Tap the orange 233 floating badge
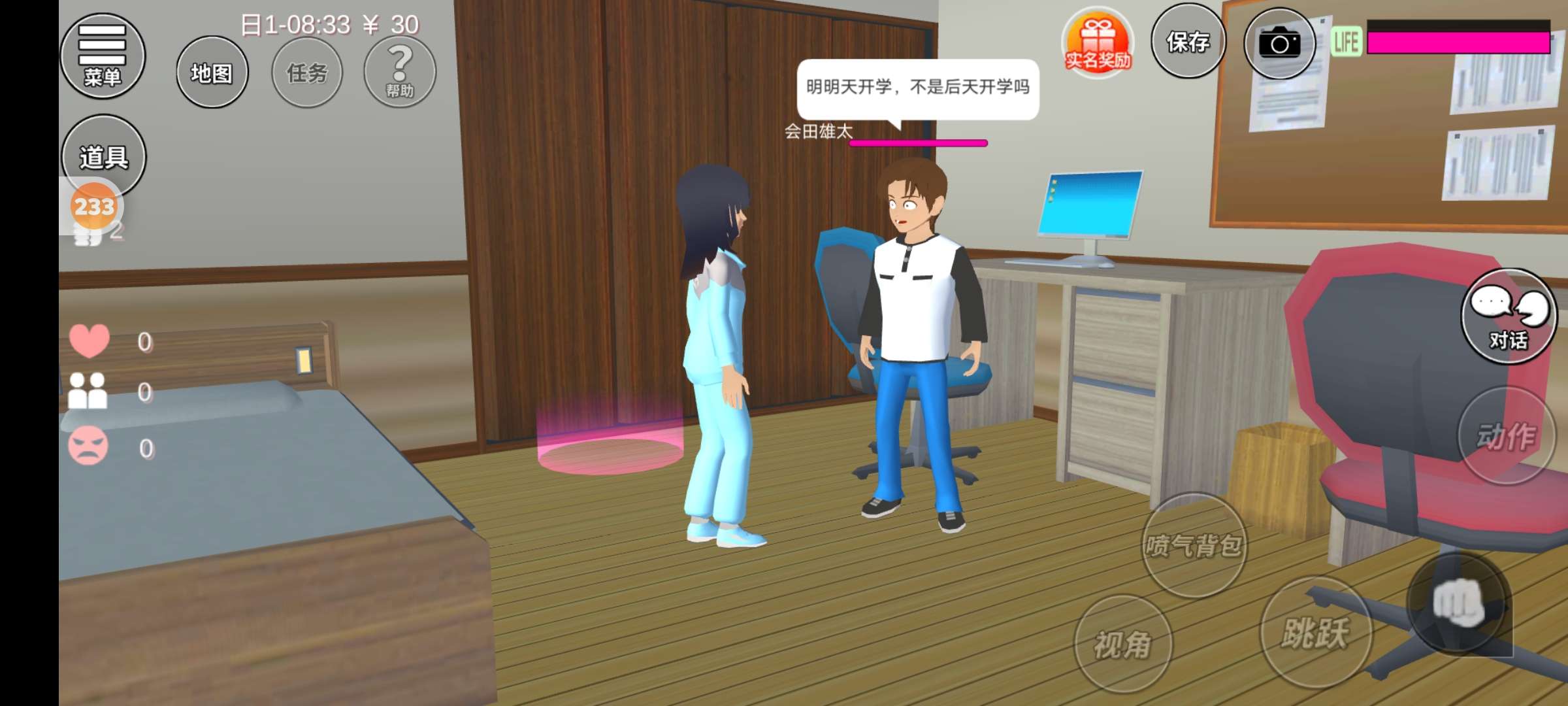This screenshot has width=1568, height=706. 94,207
